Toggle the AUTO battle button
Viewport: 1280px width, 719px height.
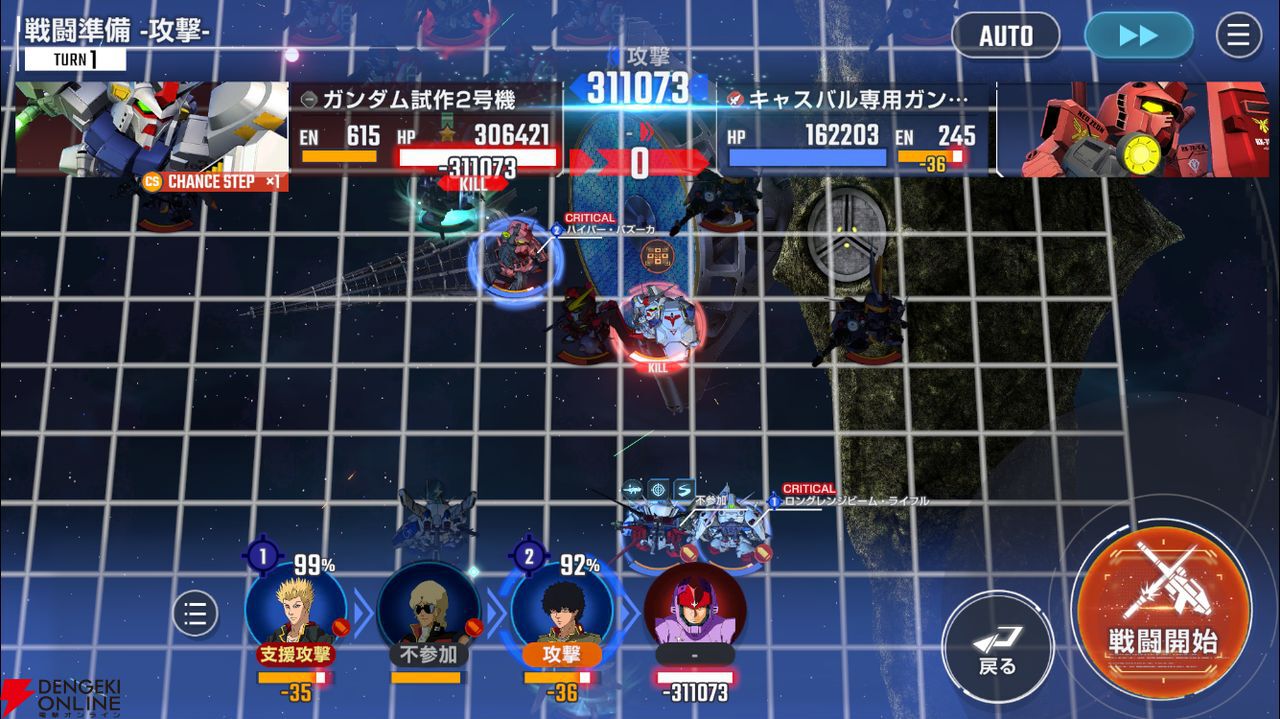pyautogui.click(x=1005, y=36)
